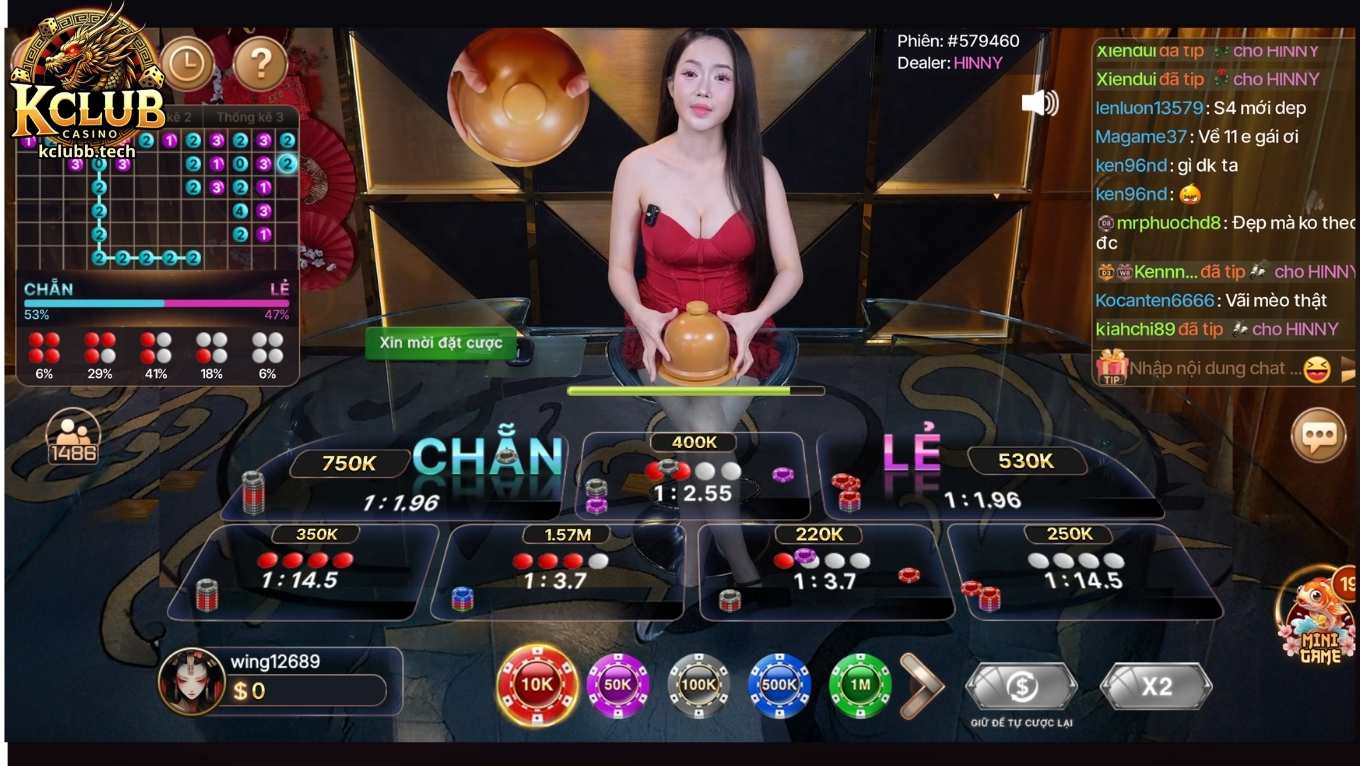The image size is (1360, 766).
Task: Enable auto re-bet with Giữ để tự cược lại
Action: [1021, 687]
